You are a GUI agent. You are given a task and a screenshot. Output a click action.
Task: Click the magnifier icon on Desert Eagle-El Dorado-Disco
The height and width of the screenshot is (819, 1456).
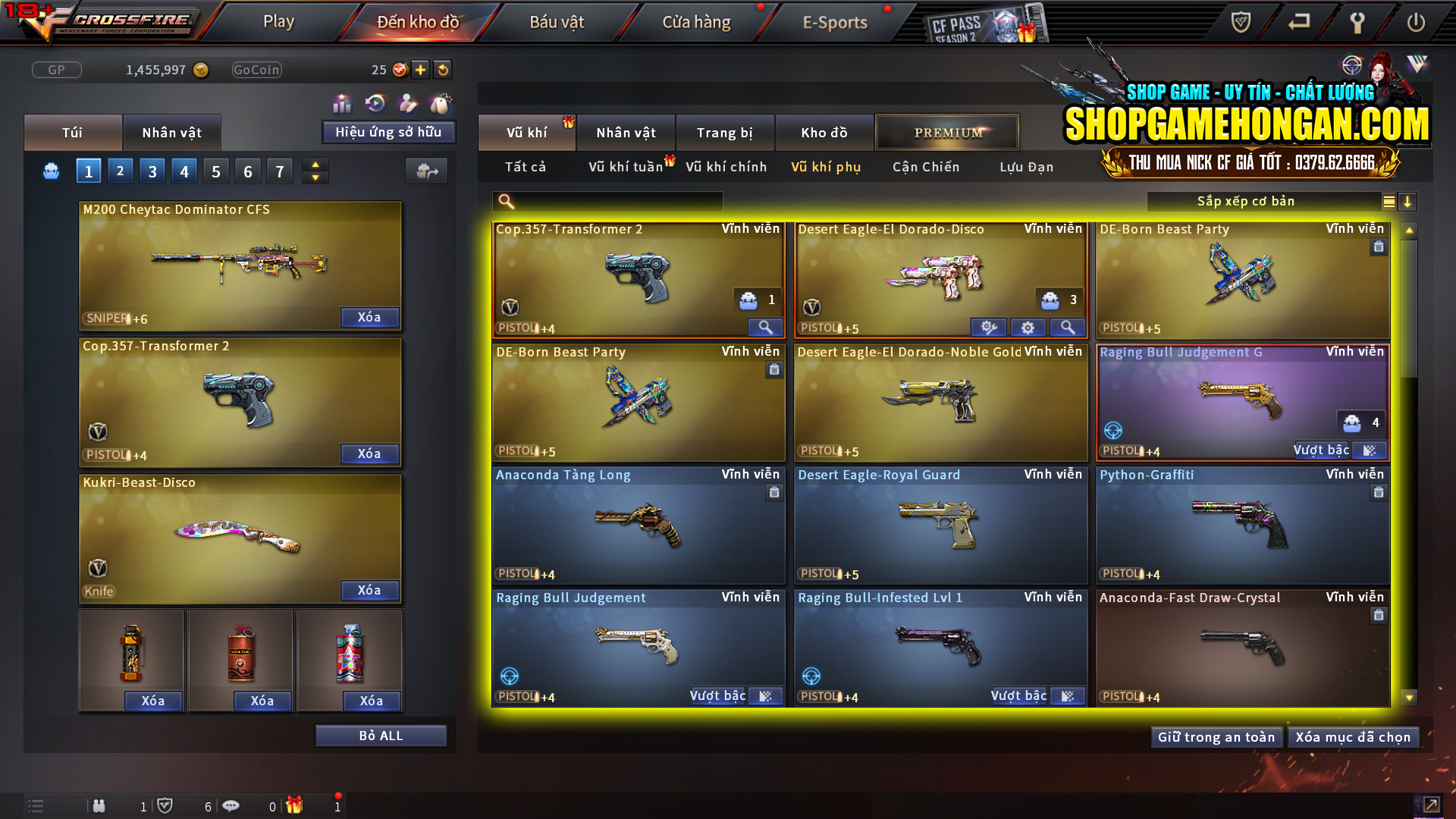click(x=1068, y=327)
